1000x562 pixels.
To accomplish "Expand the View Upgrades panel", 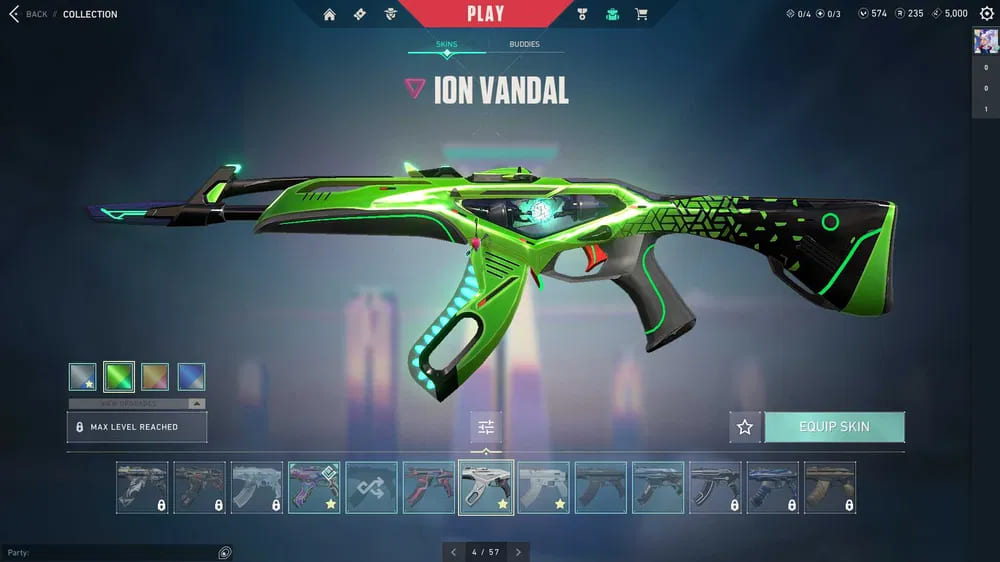I will pyautogui.click(x=137, y=403).
